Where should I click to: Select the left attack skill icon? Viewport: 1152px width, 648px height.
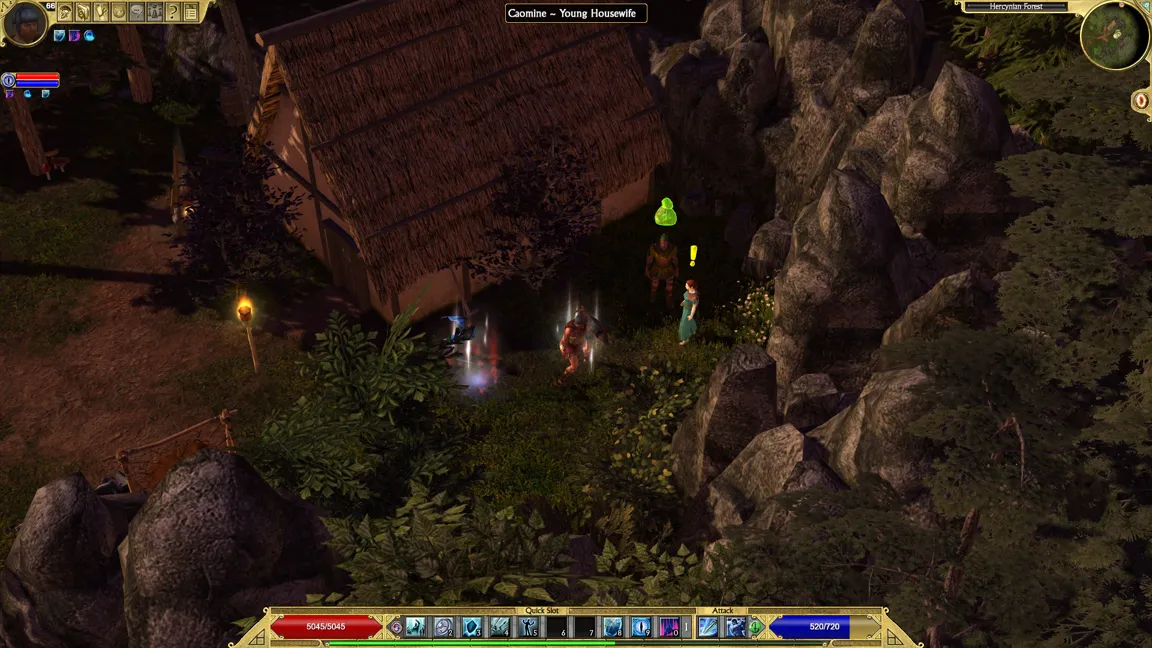pos(709,627)
